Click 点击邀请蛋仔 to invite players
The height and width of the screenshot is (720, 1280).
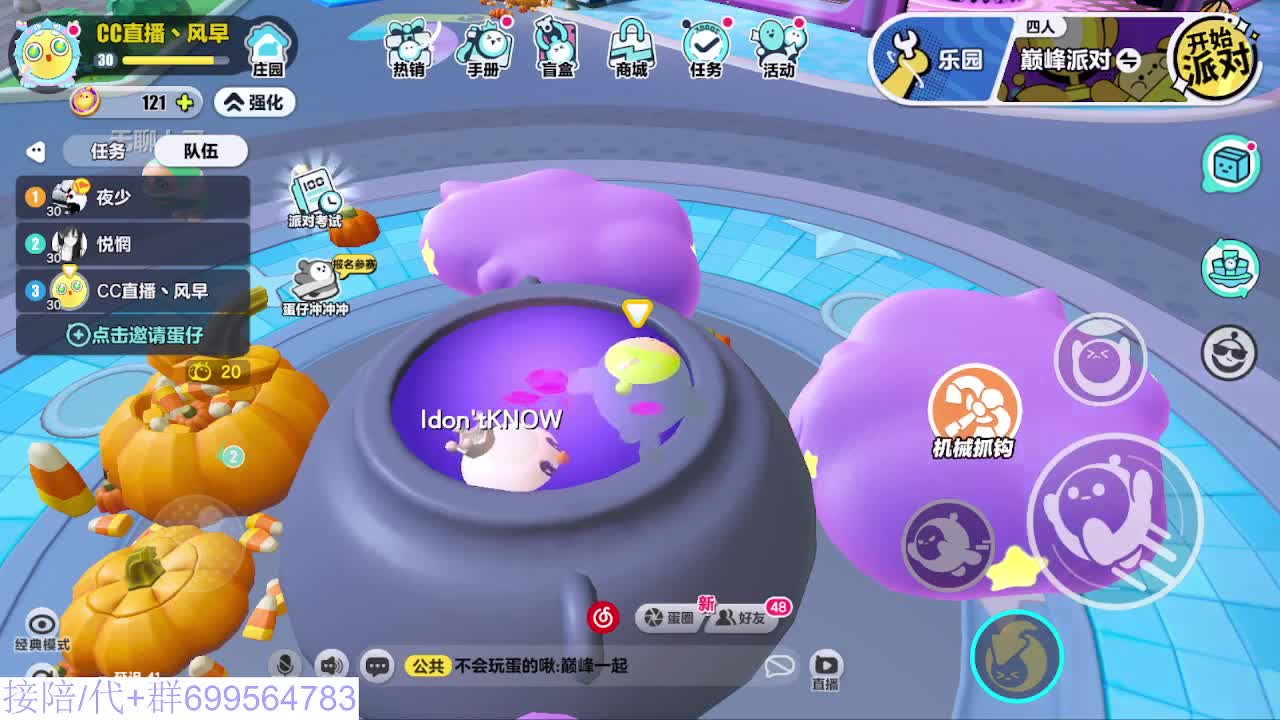tap(133, 333)
